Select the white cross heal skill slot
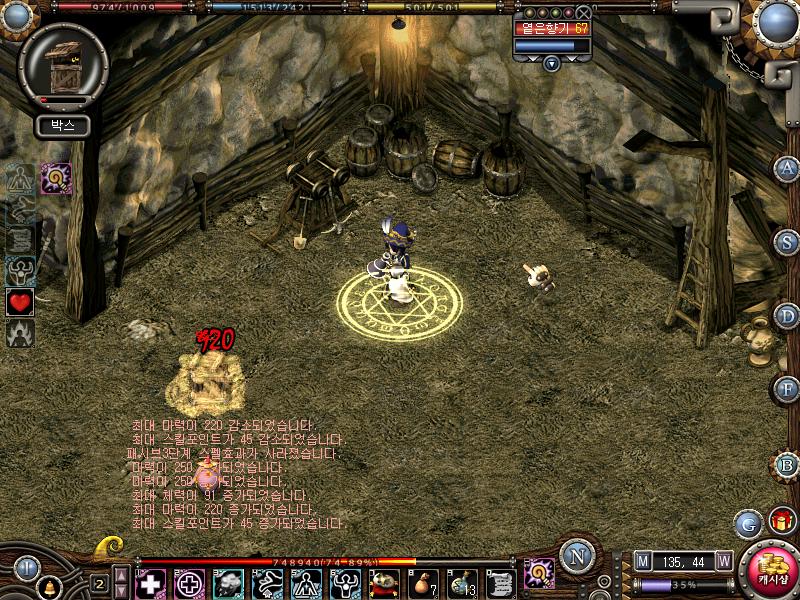The width and height of the screenshot is (800, 600). coord(151,582)
